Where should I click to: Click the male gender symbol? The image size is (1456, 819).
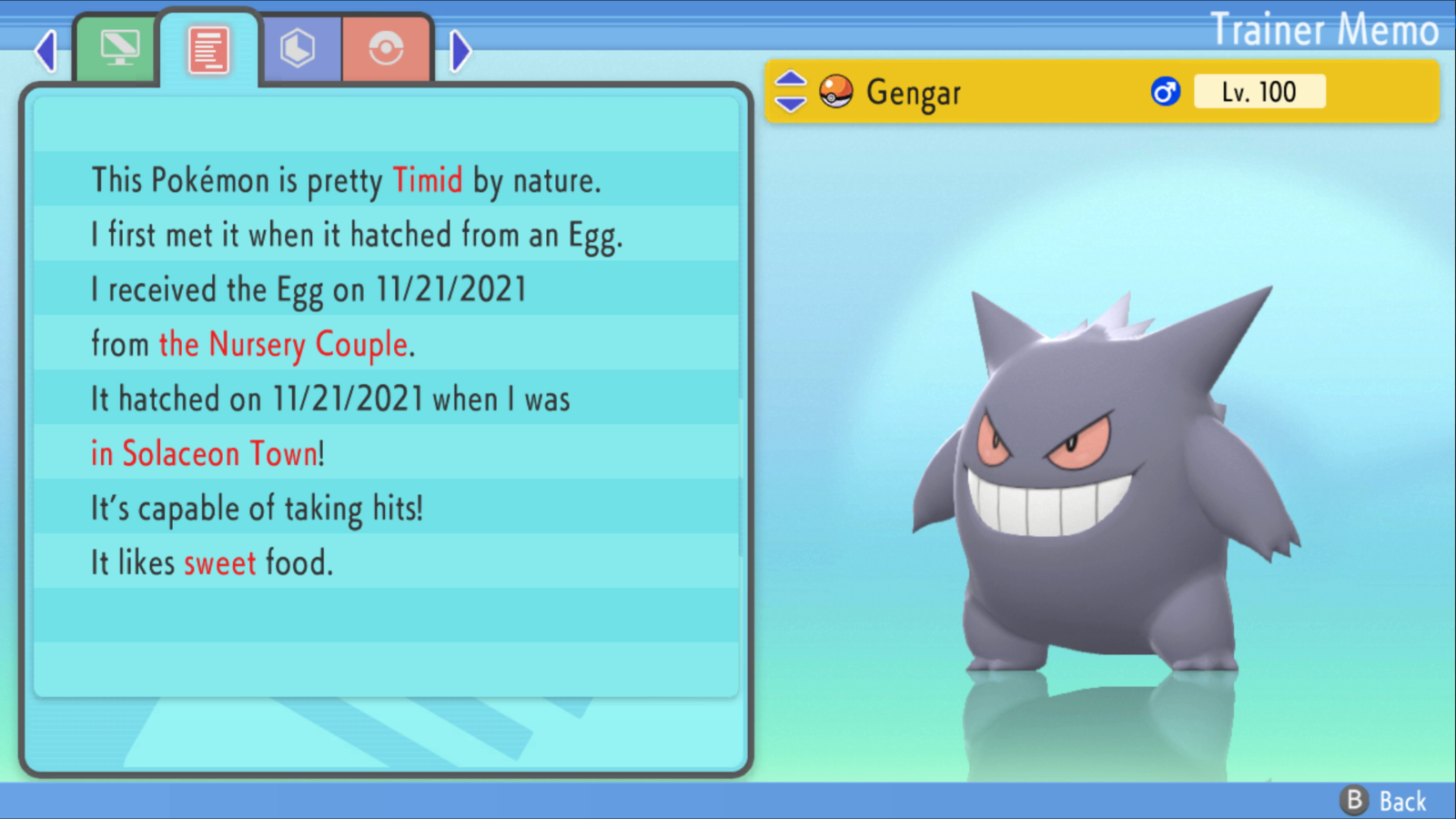click(1162, 91)
